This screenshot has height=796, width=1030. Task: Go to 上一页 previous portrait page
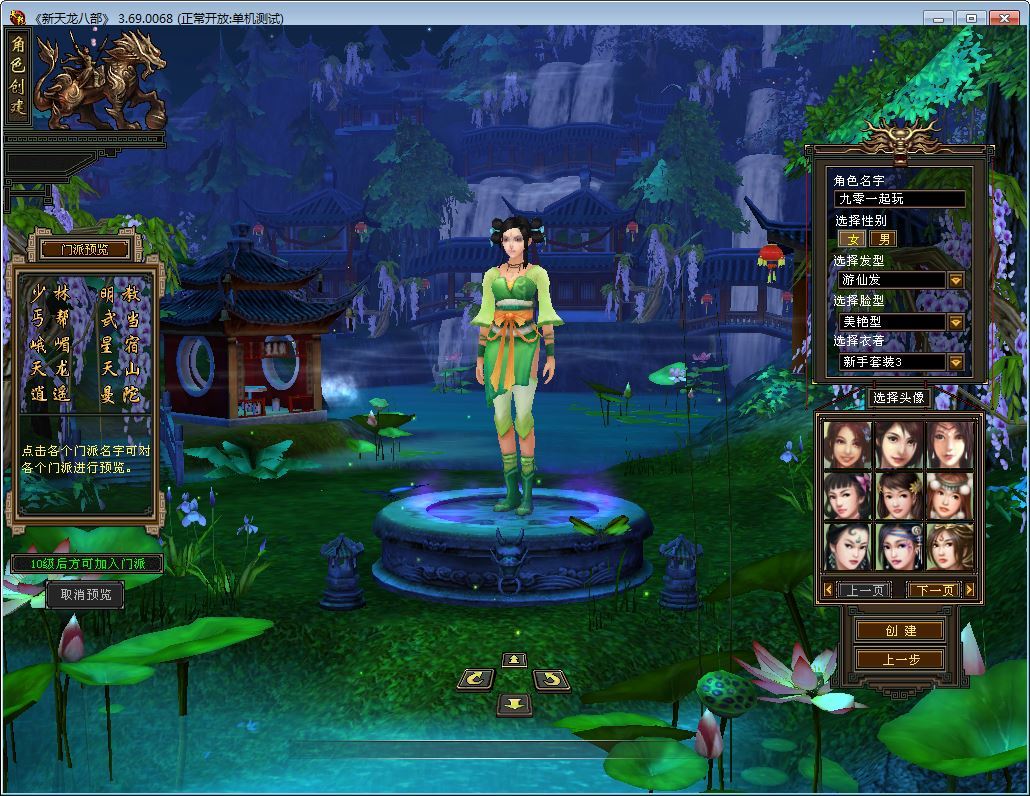[x=862, y=590]
